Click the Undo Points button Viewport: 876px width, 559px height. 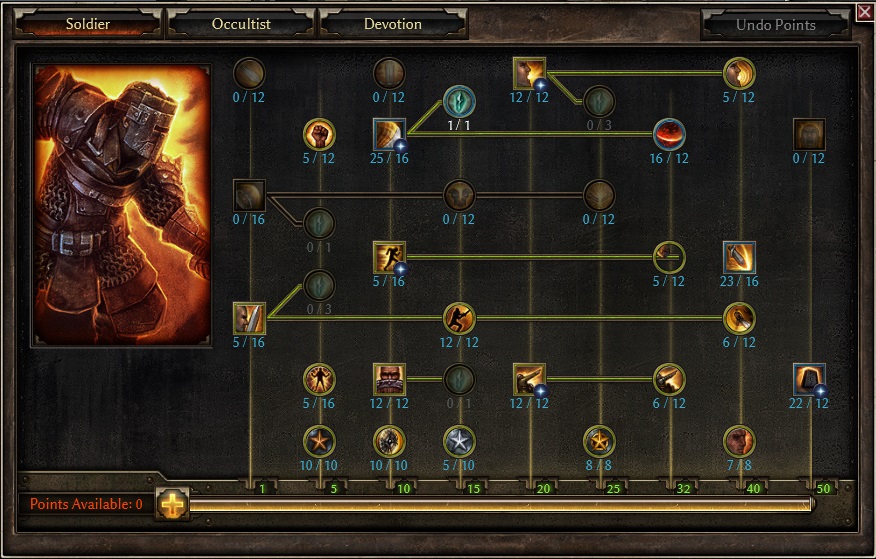point(776,25)
